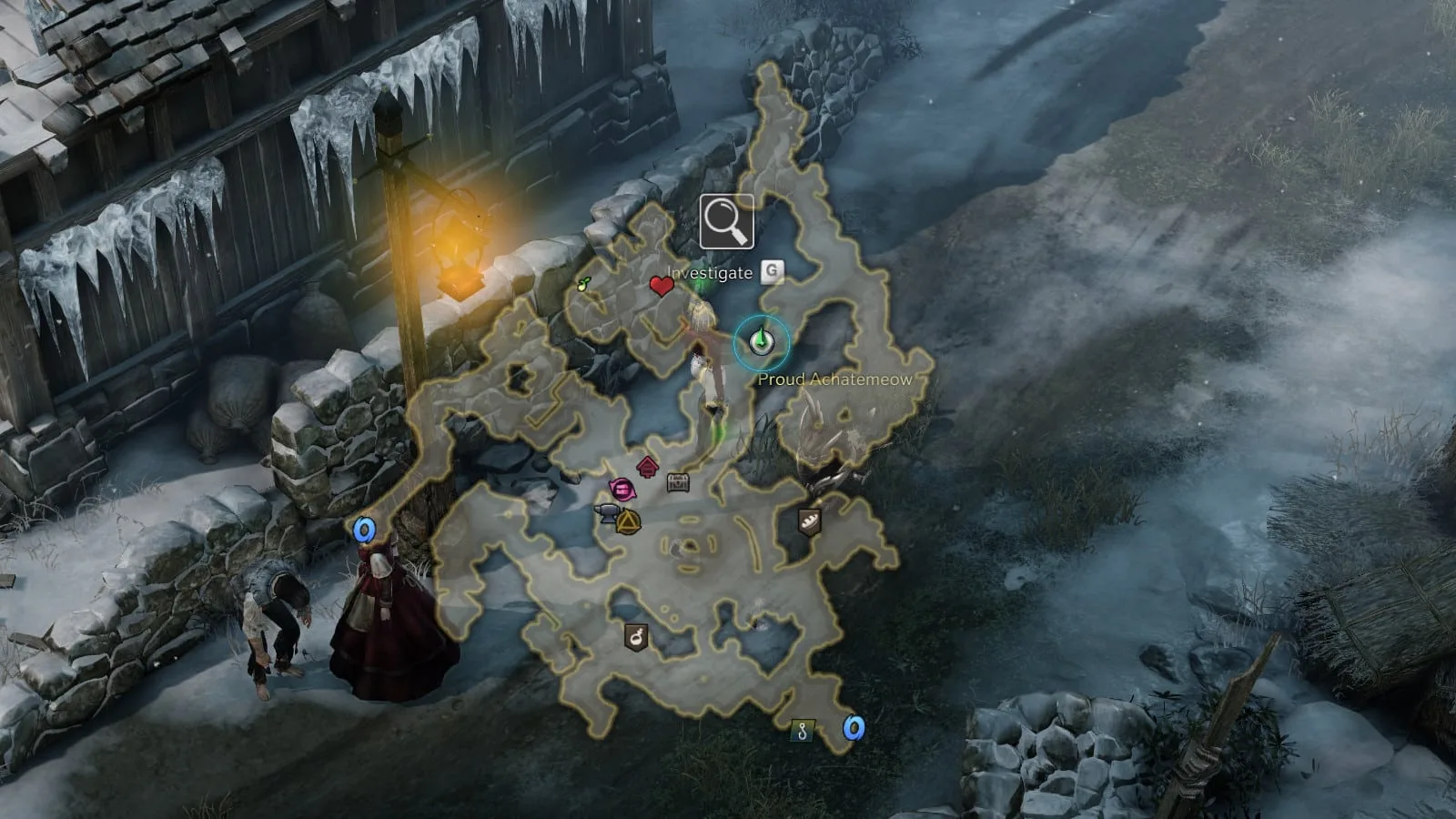This screenshot has width=1456, height=819.
Task: Select the blue portal marker beside the lamp post
Action: 365,530
